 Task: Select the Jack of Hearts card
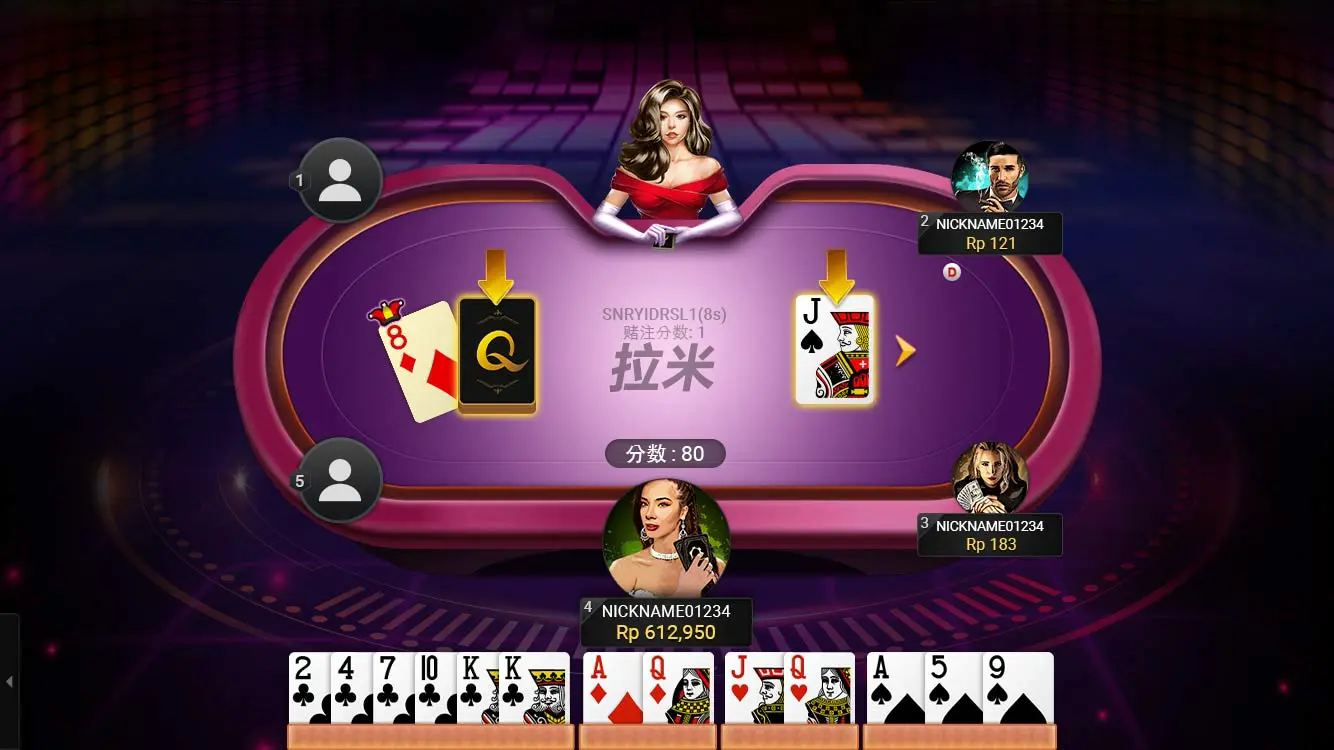pos(752,688)
